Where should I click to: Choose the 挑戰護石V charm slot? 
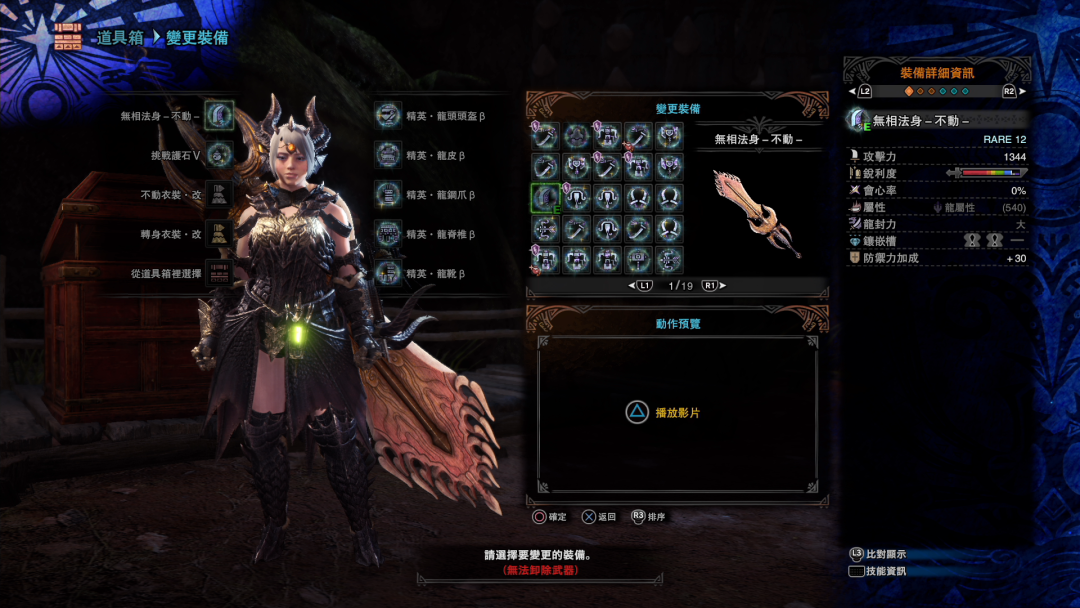[x=219, y=155]
